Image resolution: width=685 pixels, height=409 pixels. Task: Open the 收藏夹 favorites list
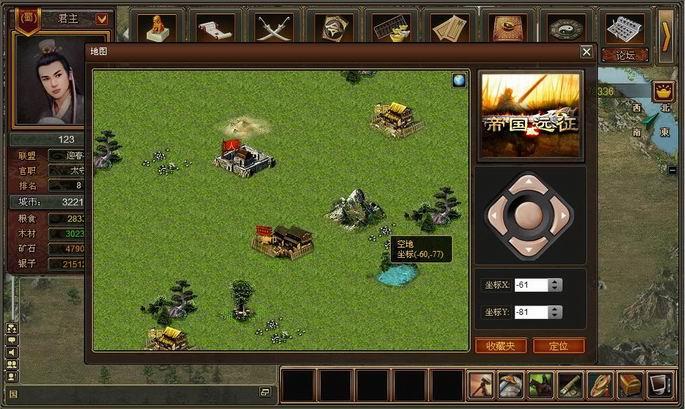tap(500, 345)
